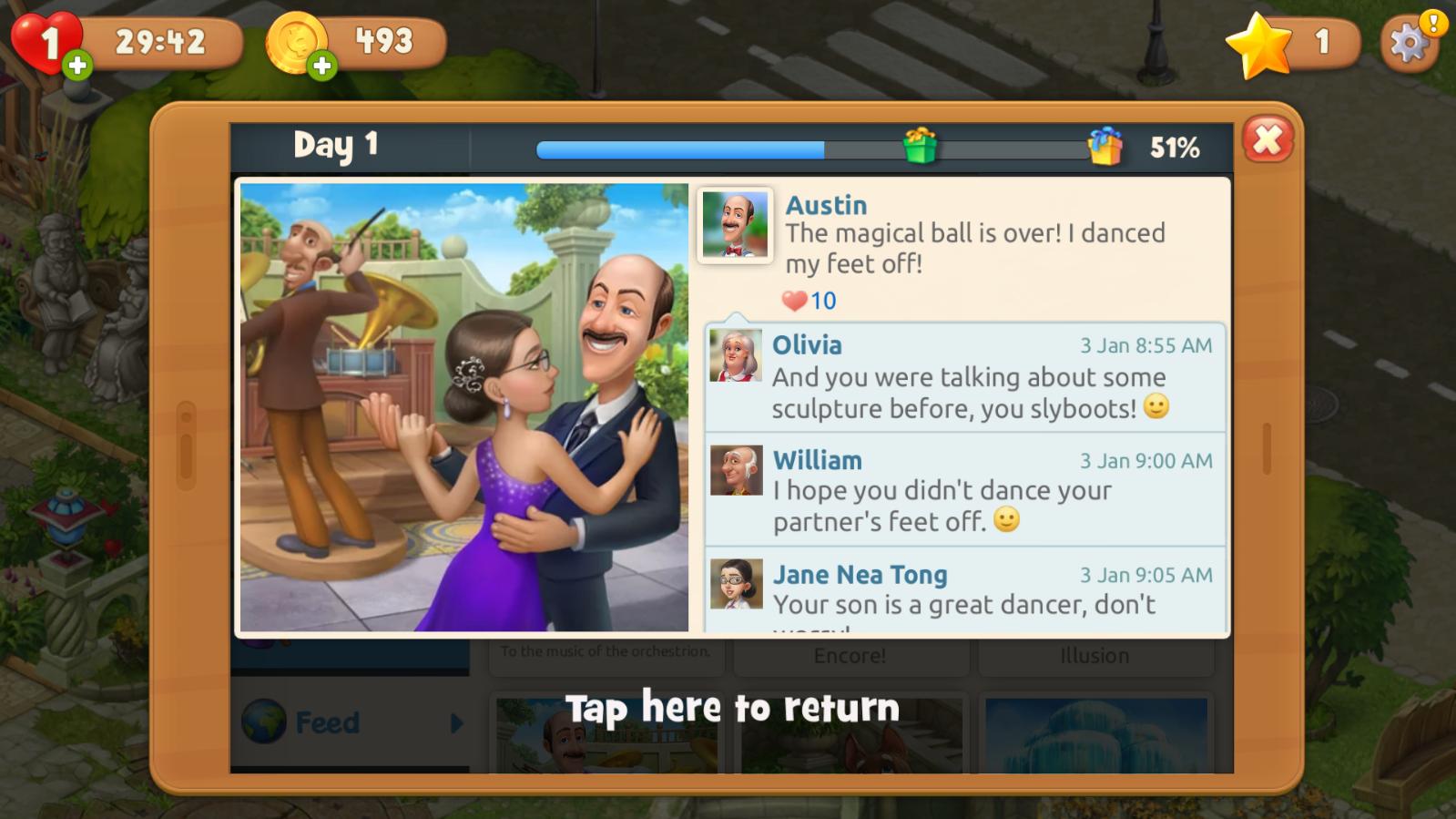Like Austin's post with the heart

pyautogui.click(x=795, y=301)
